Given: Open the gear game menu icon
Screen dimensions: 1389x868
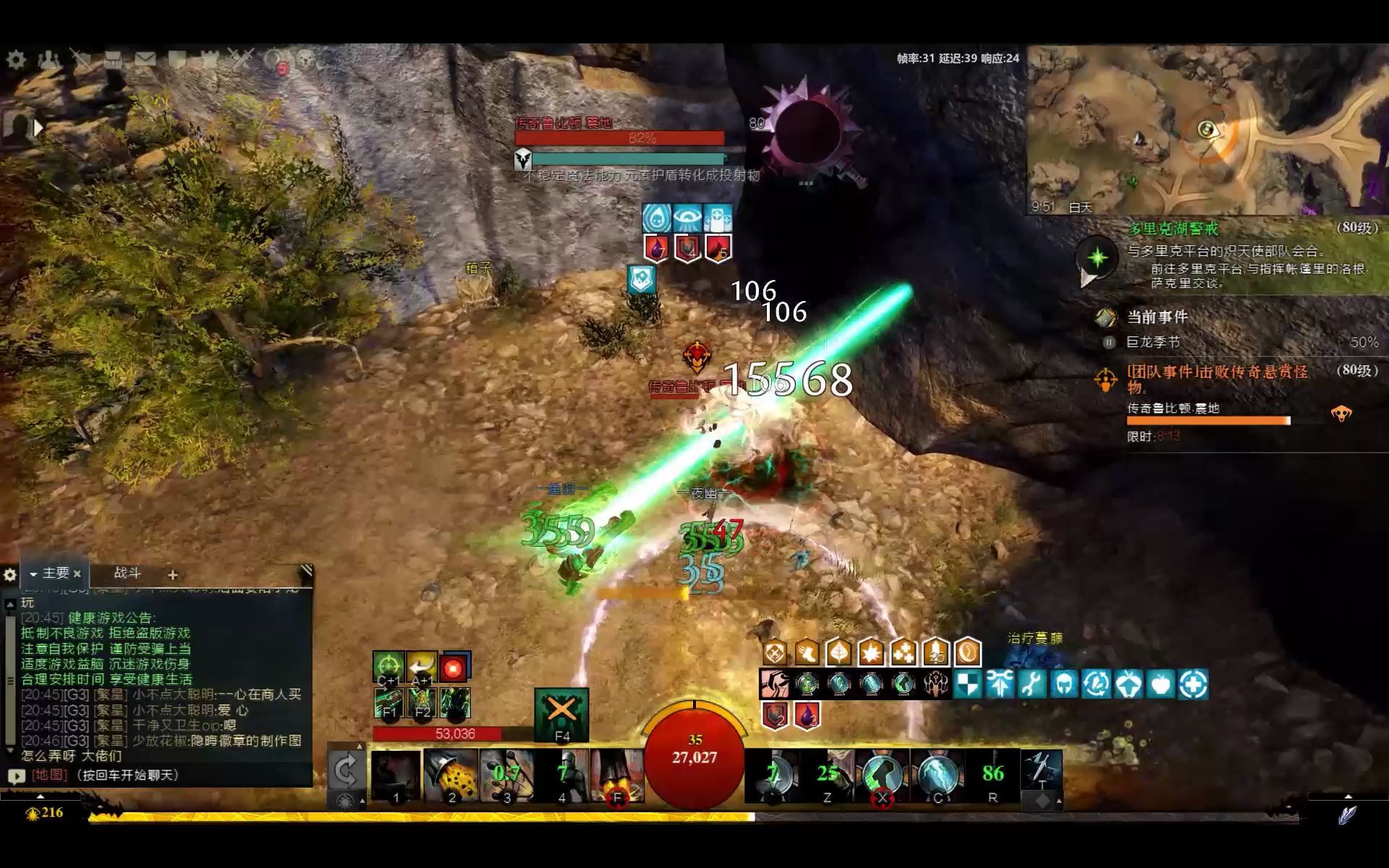Looking at the screenshot, I should (x=16, y=59).
